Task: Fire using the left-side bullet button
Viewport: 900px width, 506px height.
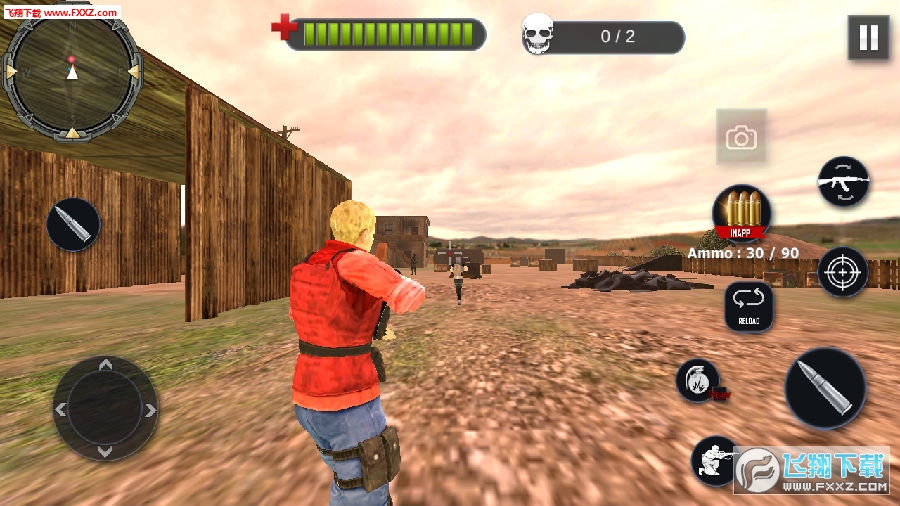Action: pyautogui.click(x=73, y=224)
